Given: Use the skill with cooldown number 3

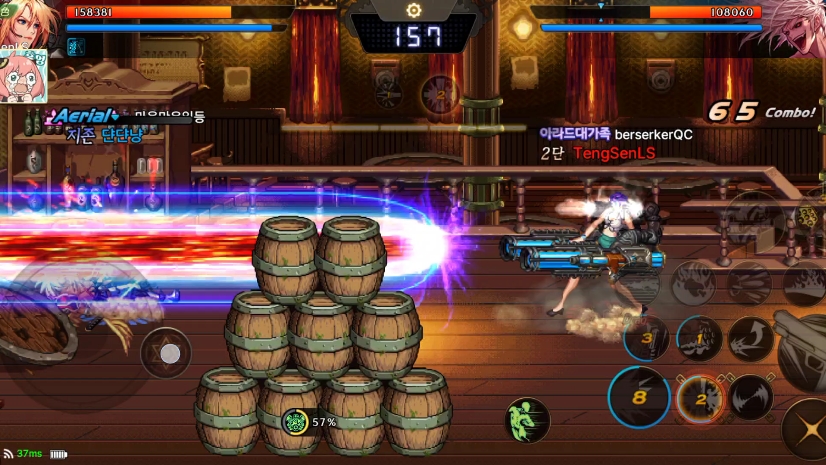Looking at the screenshot, I should click(646, 338).
